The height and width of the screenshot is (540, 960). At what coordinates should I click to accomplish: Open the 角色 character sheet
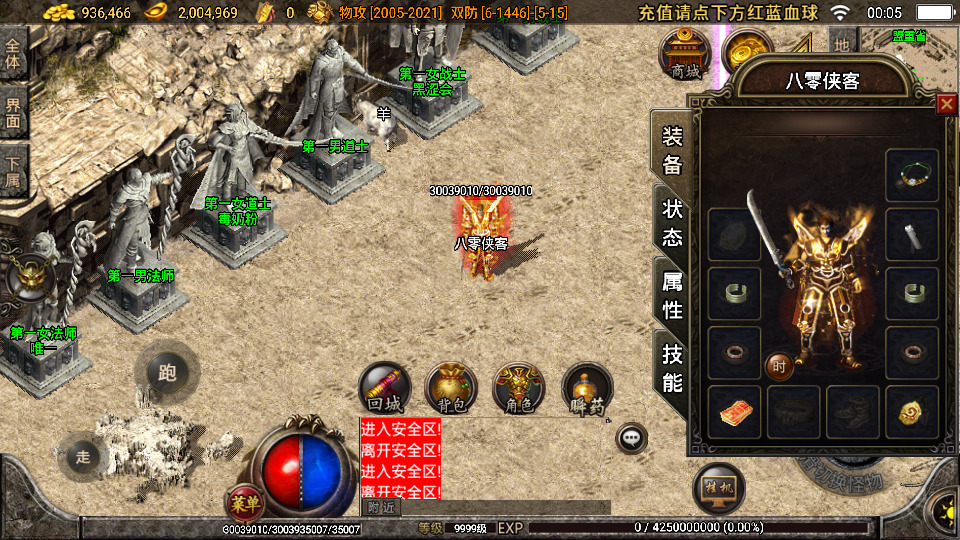(x=519, y=388)
